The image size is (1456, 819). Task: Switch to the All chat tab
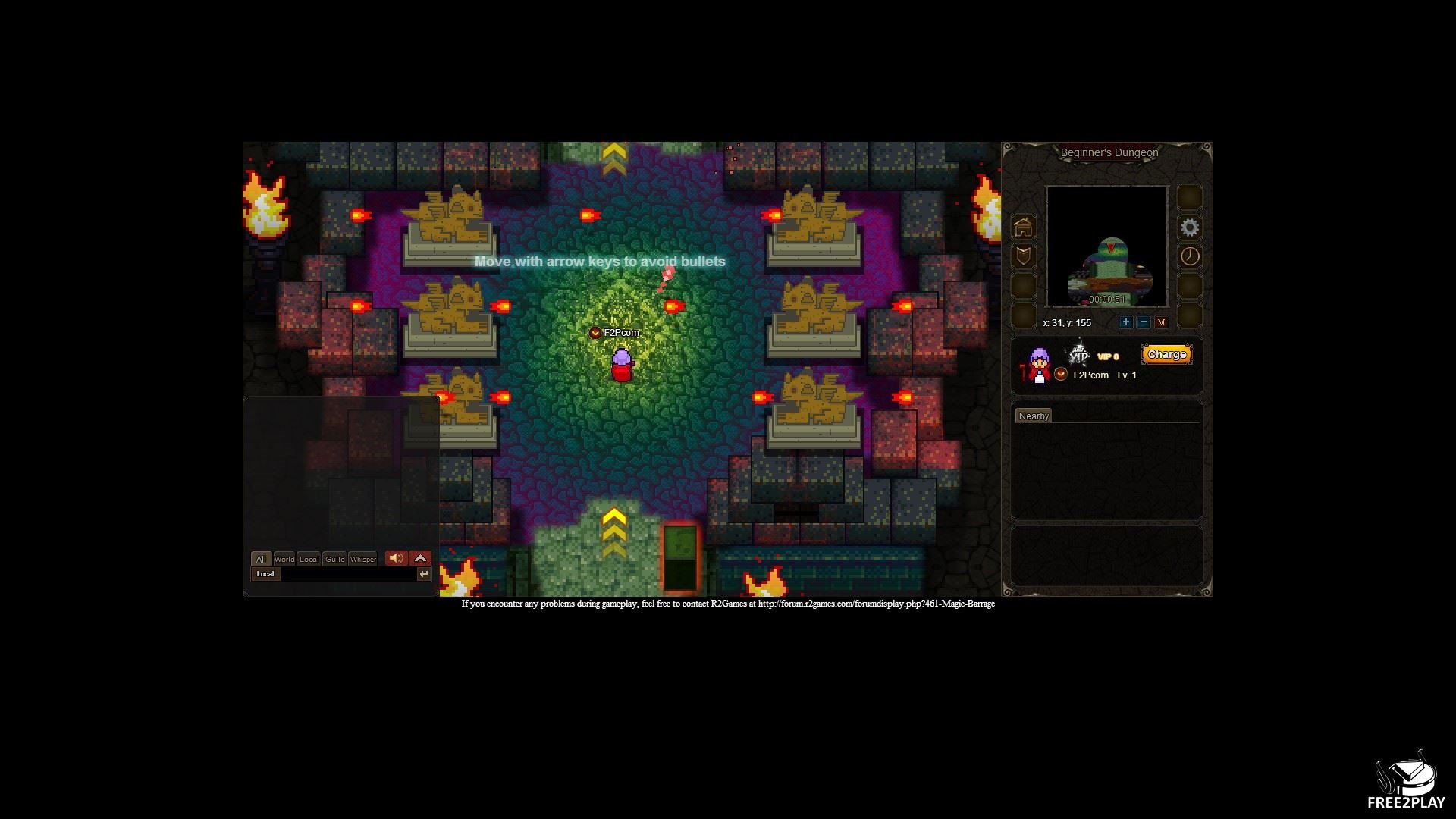[261, 559]
